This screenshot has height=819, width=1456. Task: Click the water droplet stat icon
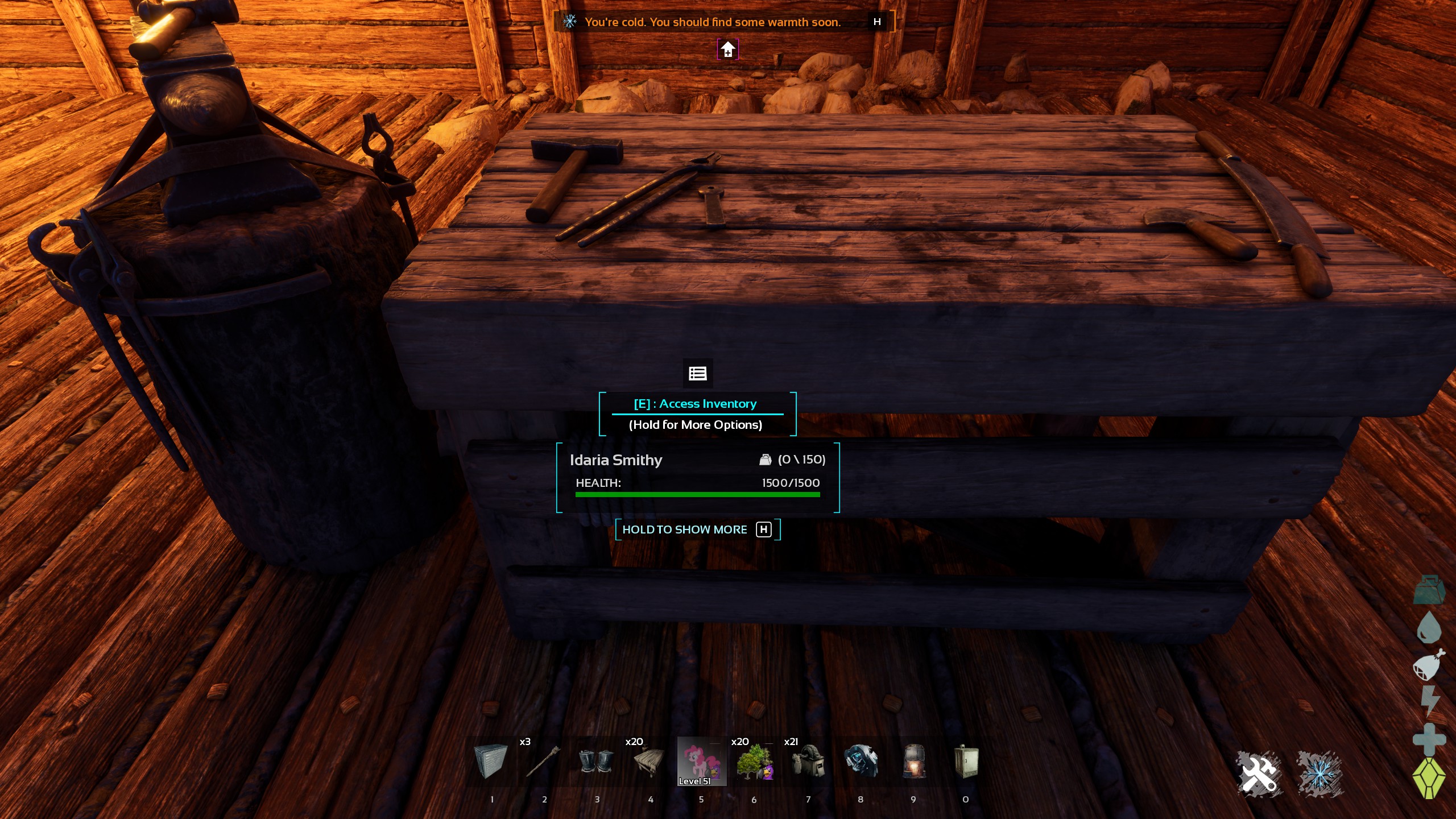click(x=1429, y=628)
